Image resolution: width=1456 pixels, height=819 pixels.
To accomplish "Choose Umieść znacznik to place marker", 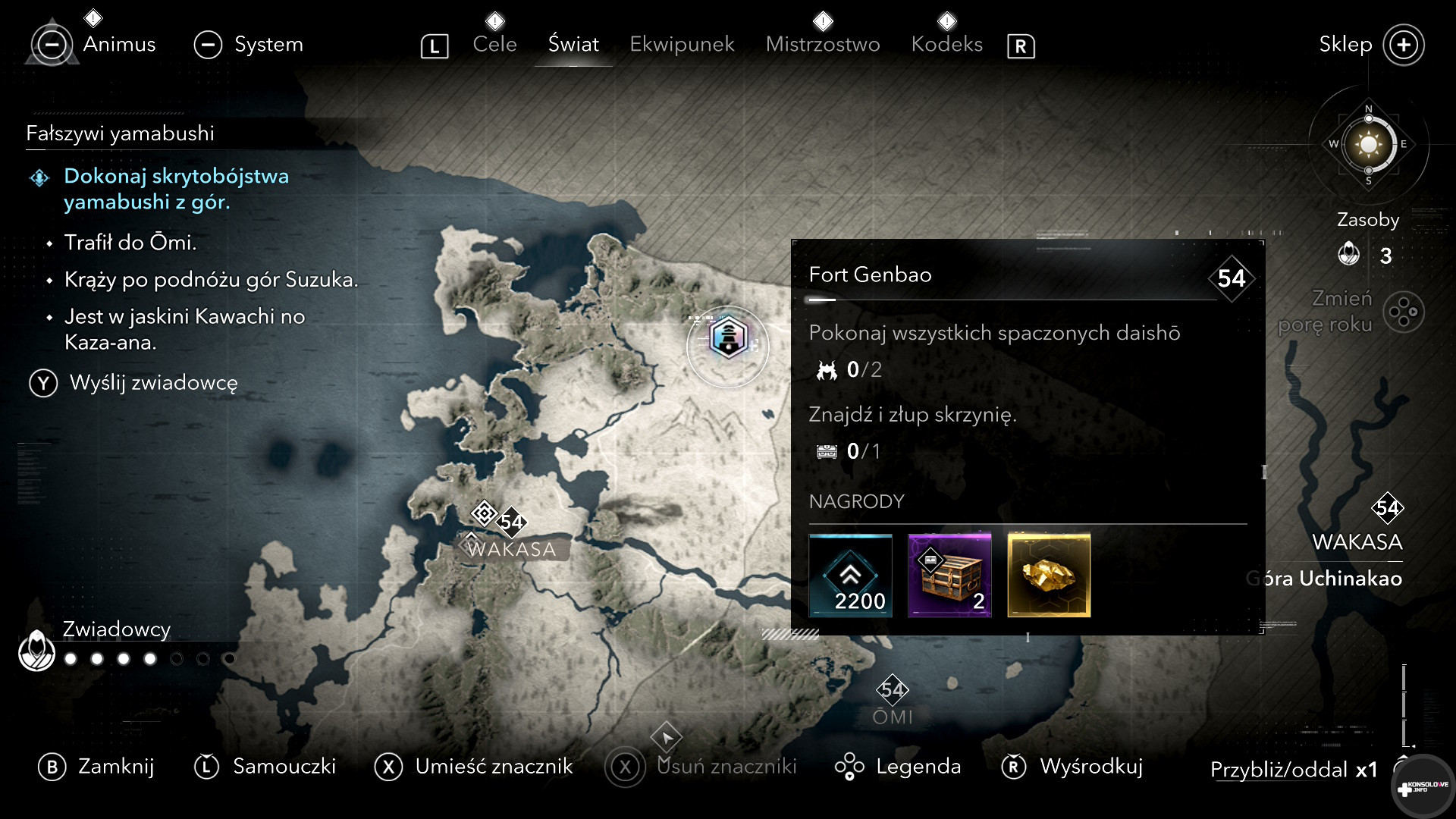I will tap(493, 767).
